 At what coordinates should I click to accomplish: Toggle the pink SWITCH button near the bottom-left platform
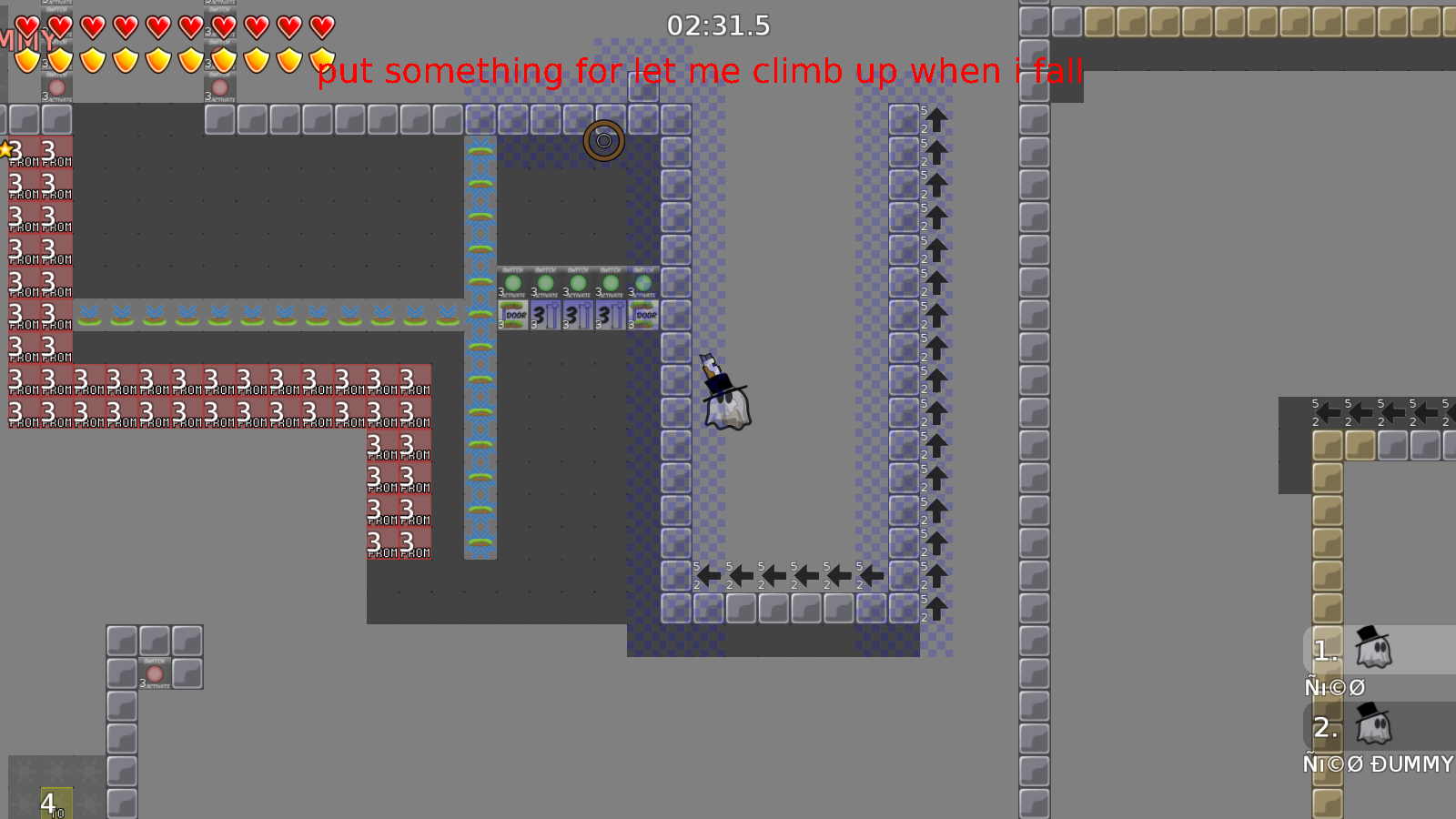(155, 673)
